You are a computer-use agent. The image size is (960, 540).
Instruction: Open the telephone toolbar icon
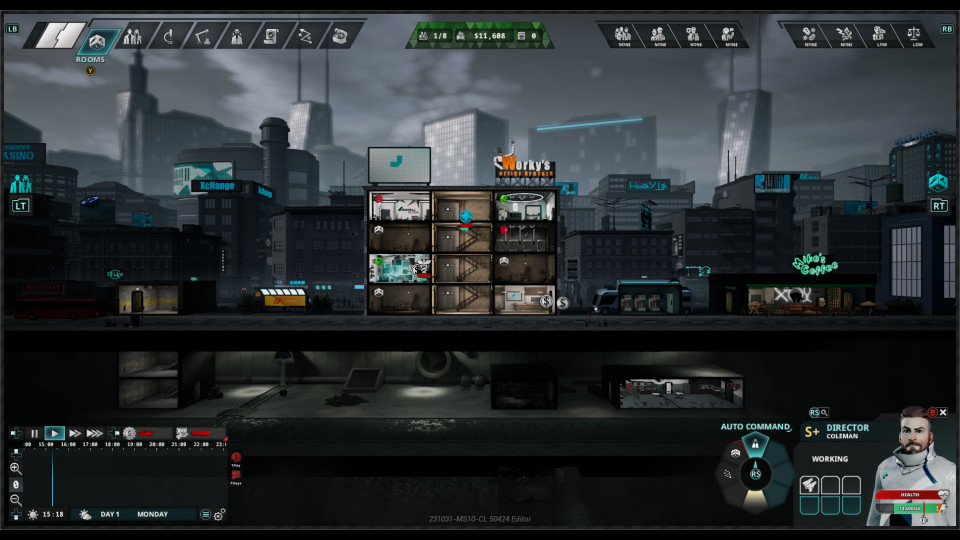(339, 37)
